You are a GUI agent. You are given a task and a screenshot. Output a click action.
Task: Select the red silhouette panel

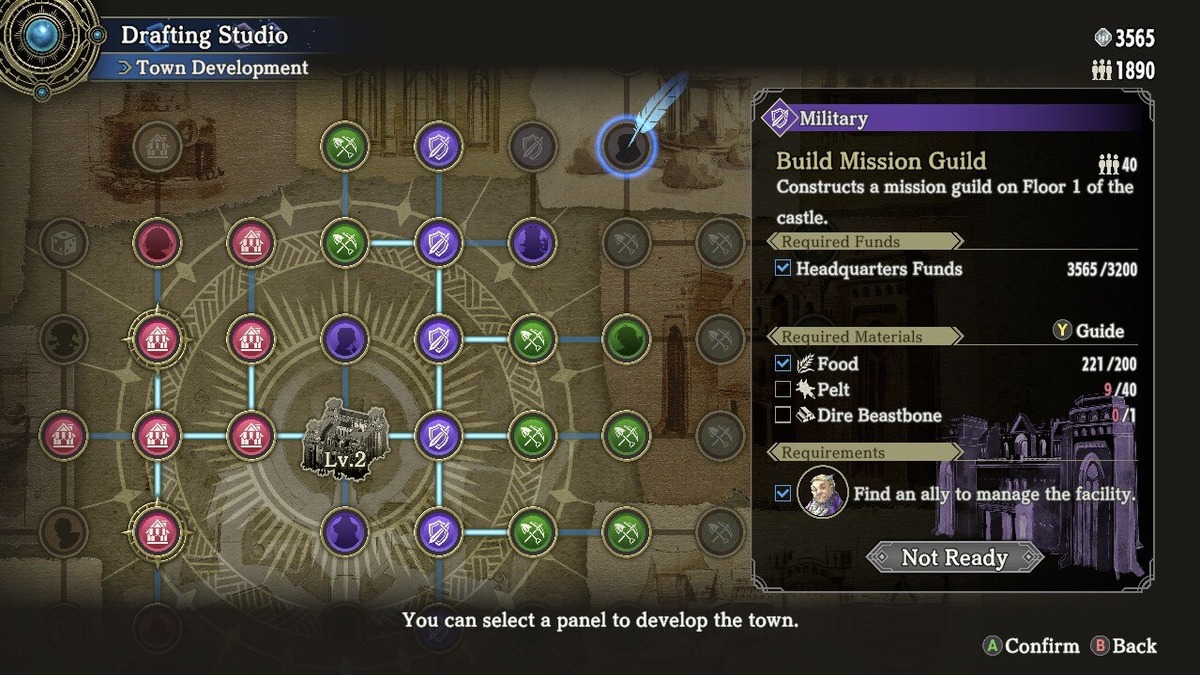click(x=157, y=243)
